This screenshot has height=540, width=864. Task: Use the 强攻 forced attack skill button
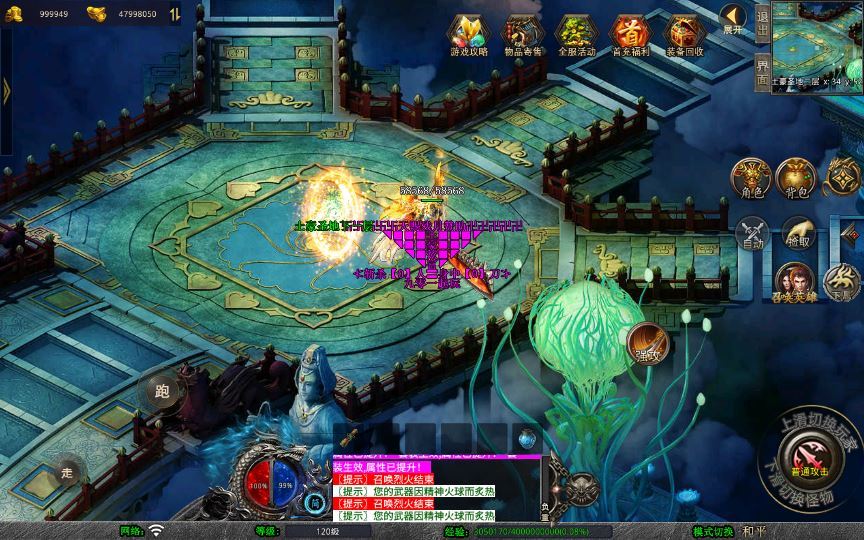click(647, 345)
